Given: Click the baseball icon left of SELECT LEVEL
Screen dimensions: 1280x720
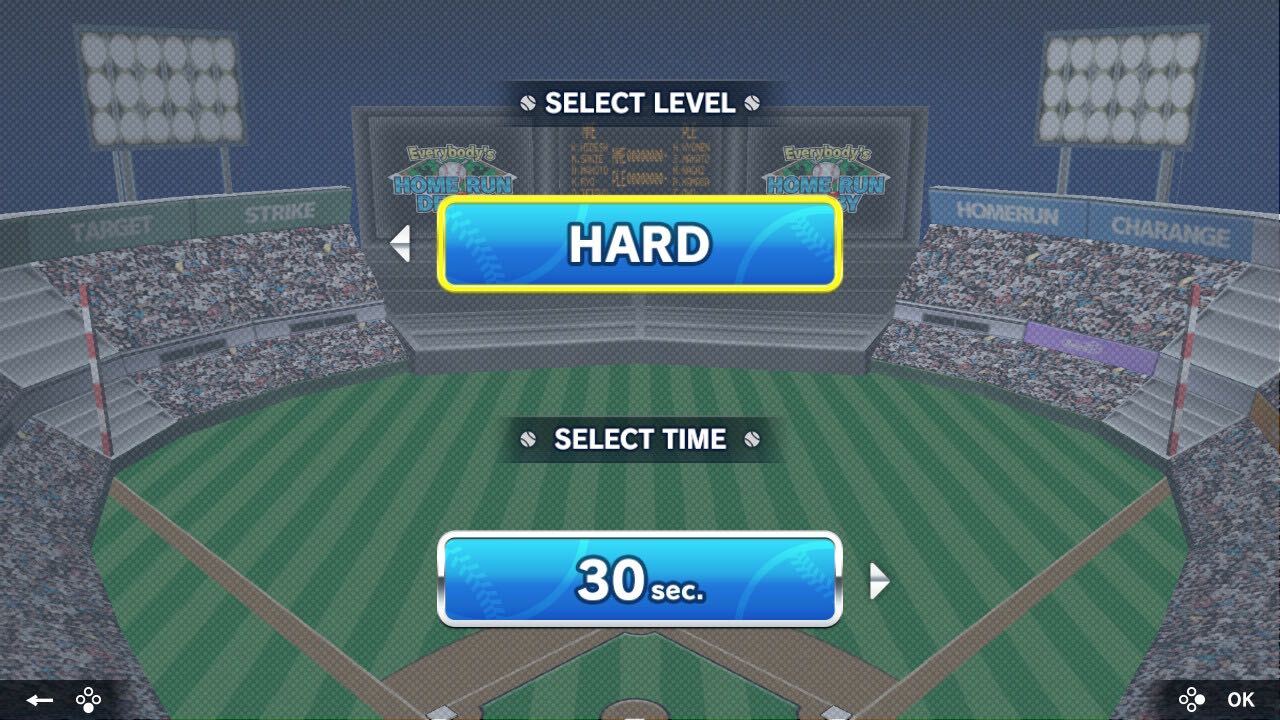Looking at the screenshot, I should (x=528, y=102).
